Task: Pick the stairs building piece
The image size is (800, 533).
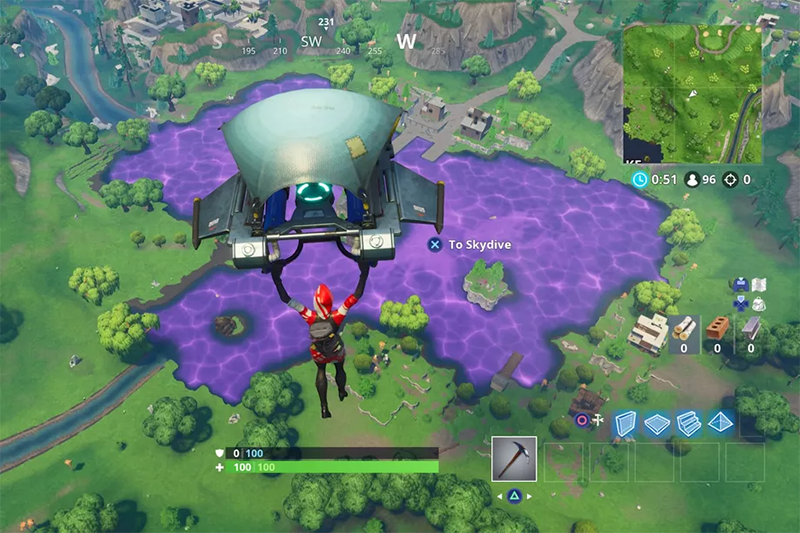Action: [x=687, y=423]
